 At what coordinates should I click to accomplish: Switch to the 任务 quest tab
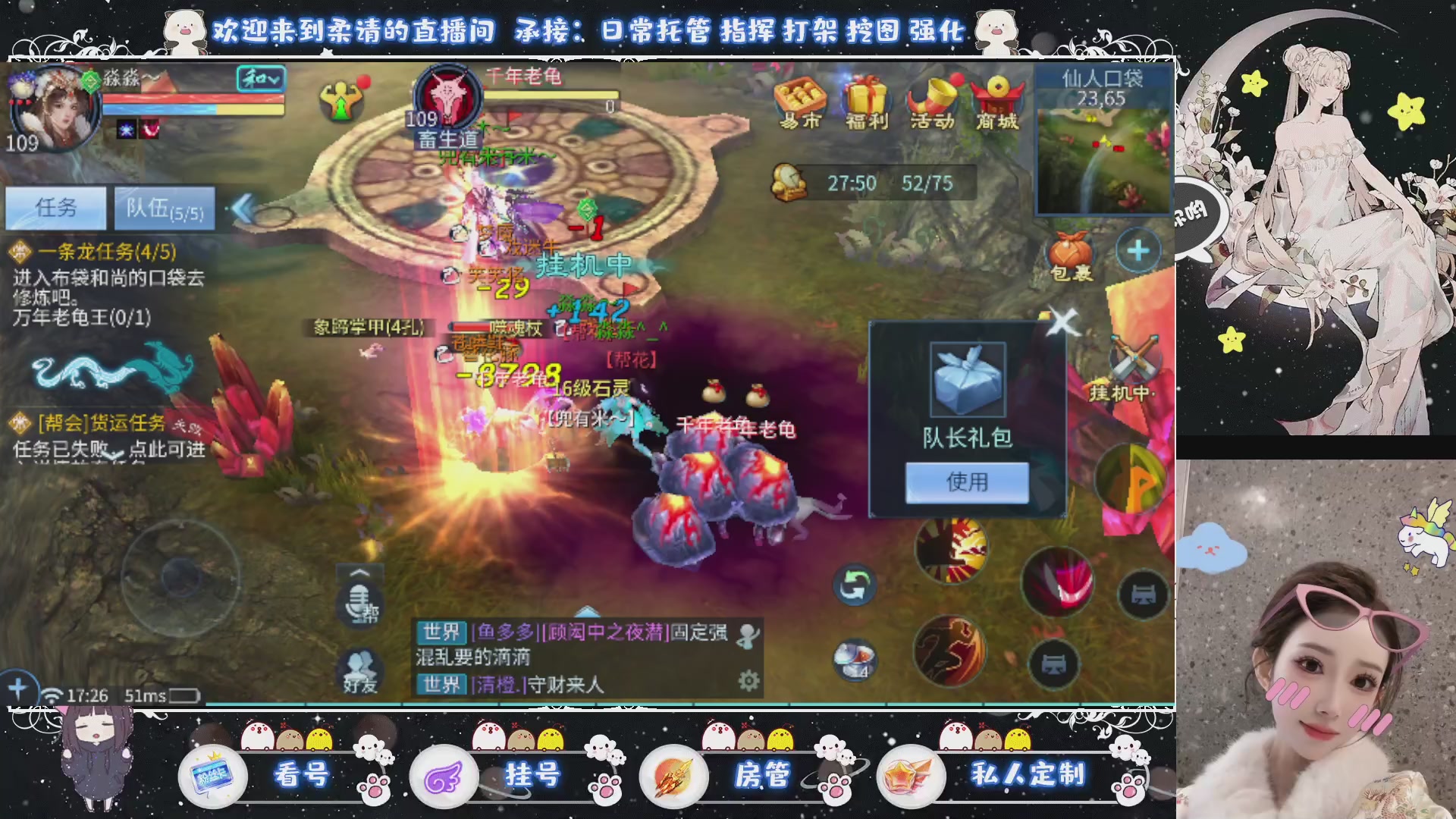coord(56,210)
